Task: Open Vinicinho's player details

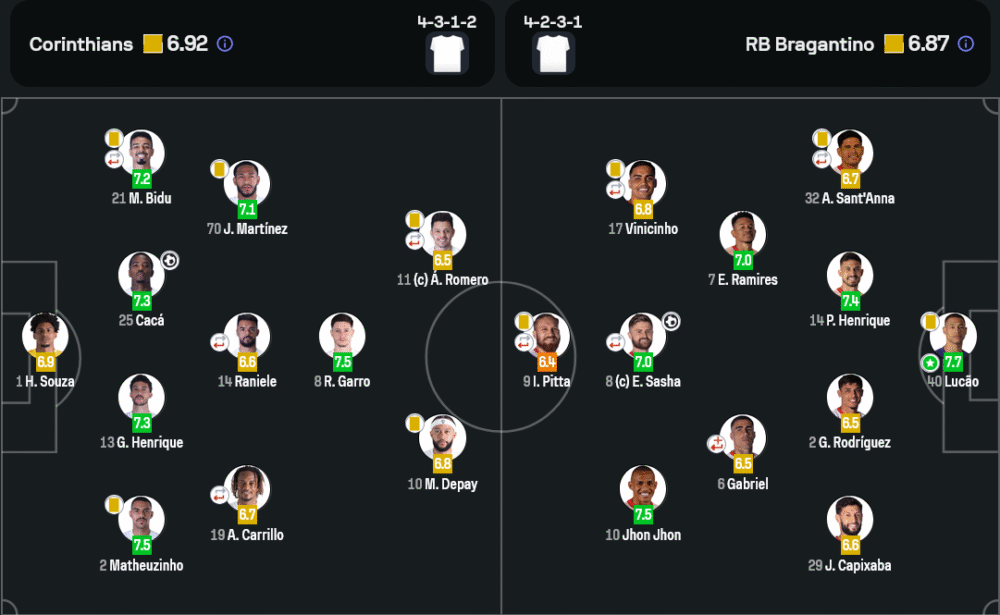Action: tap(643, 184)
